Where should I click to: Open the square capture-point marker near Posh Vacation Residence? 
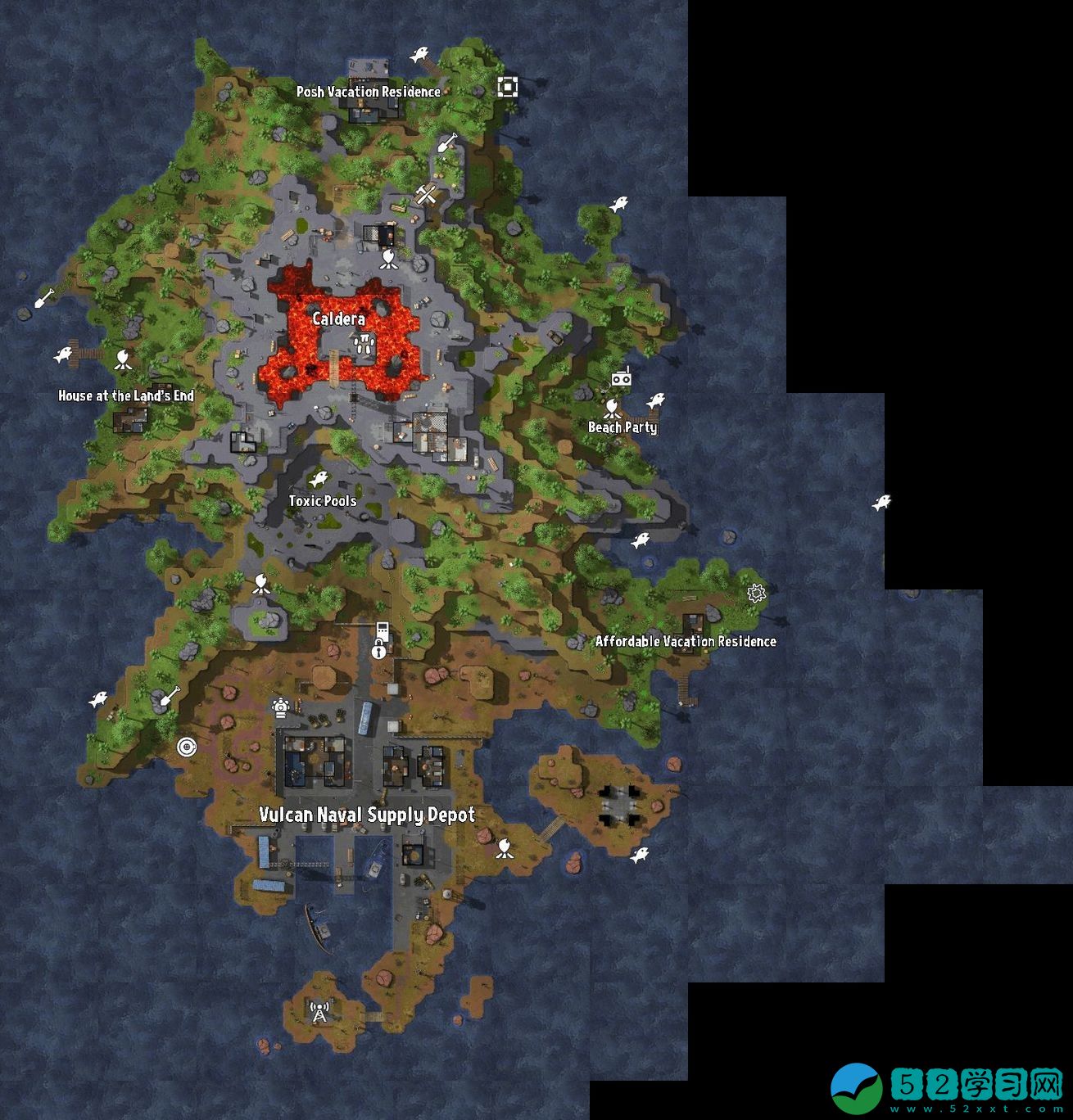[508, 84]
